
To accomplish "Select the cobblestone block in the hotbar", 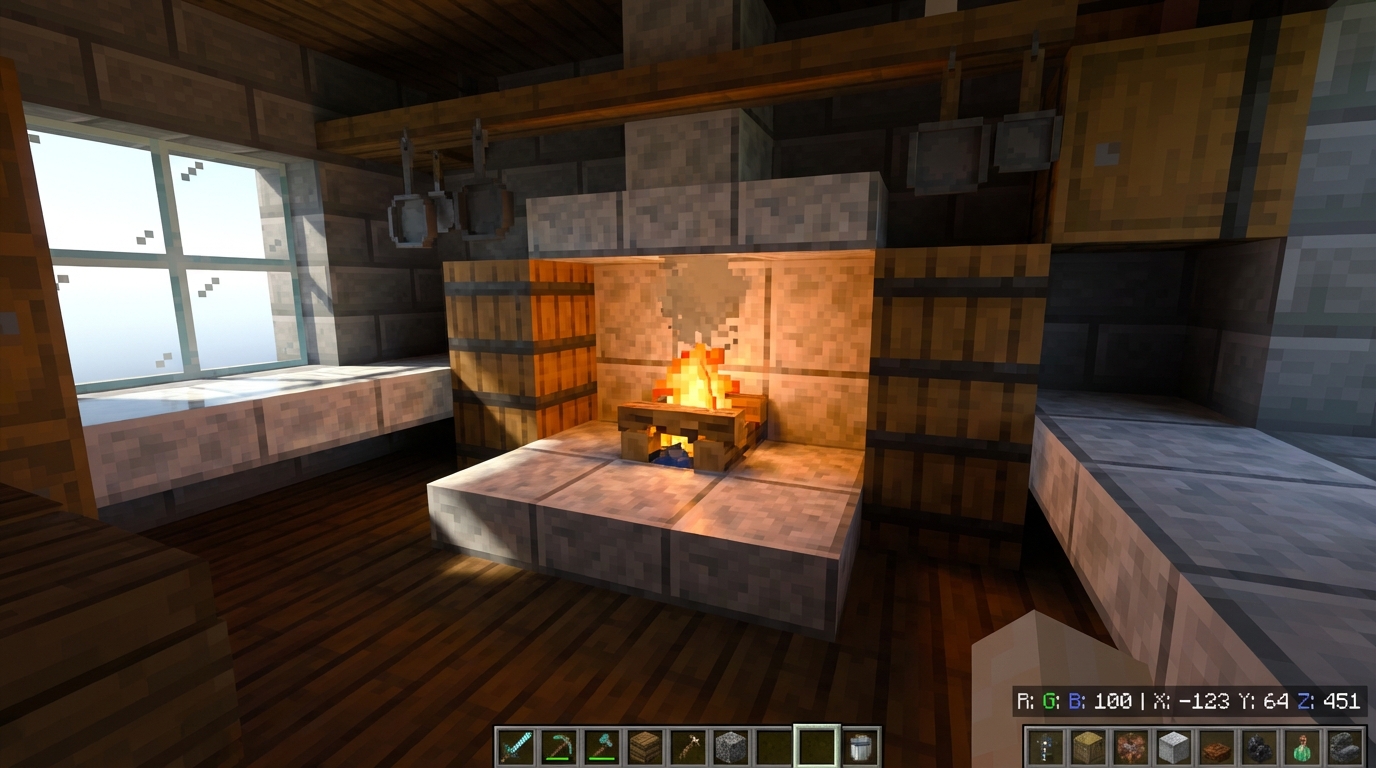I will coord(730,745).
